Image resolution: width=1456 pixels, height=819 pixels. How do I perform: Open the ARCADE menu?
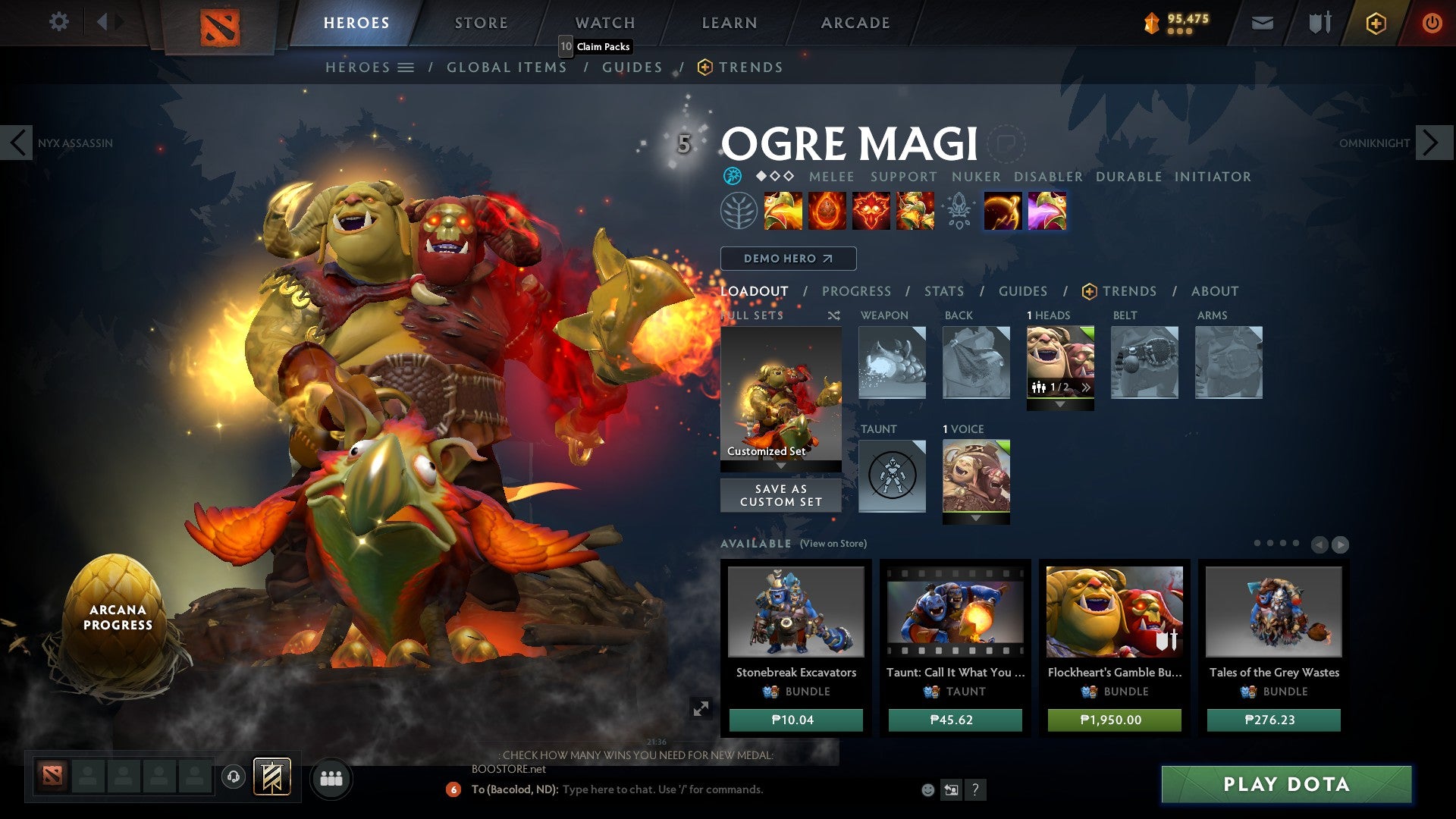[854, 22]
